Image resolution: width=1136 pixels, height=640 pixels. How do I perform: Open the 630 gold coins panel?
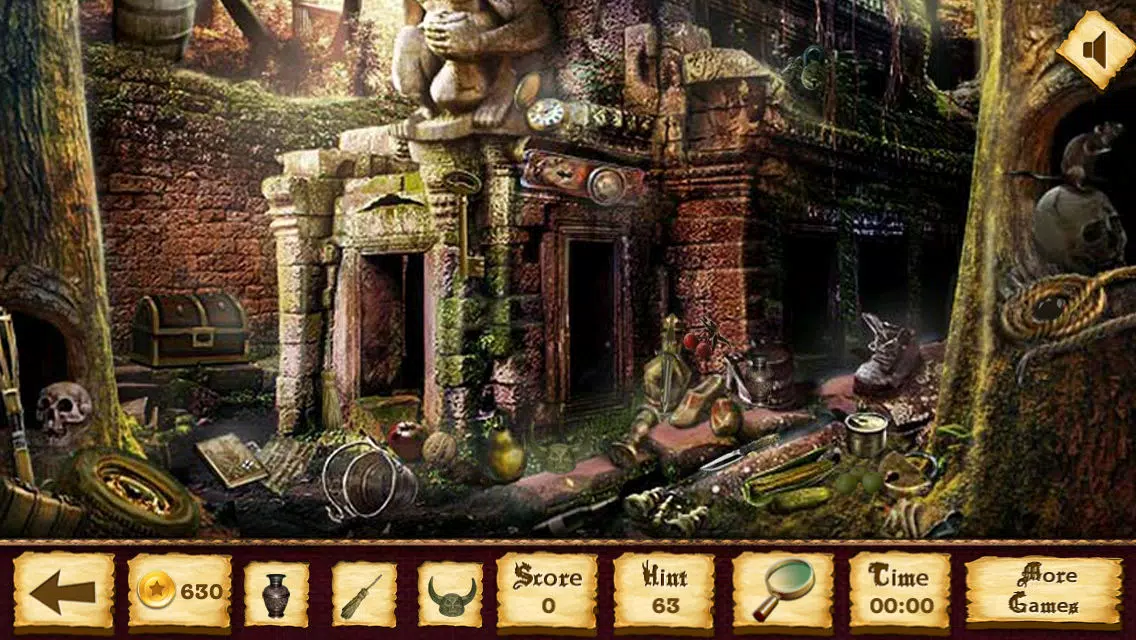[180, 591]
